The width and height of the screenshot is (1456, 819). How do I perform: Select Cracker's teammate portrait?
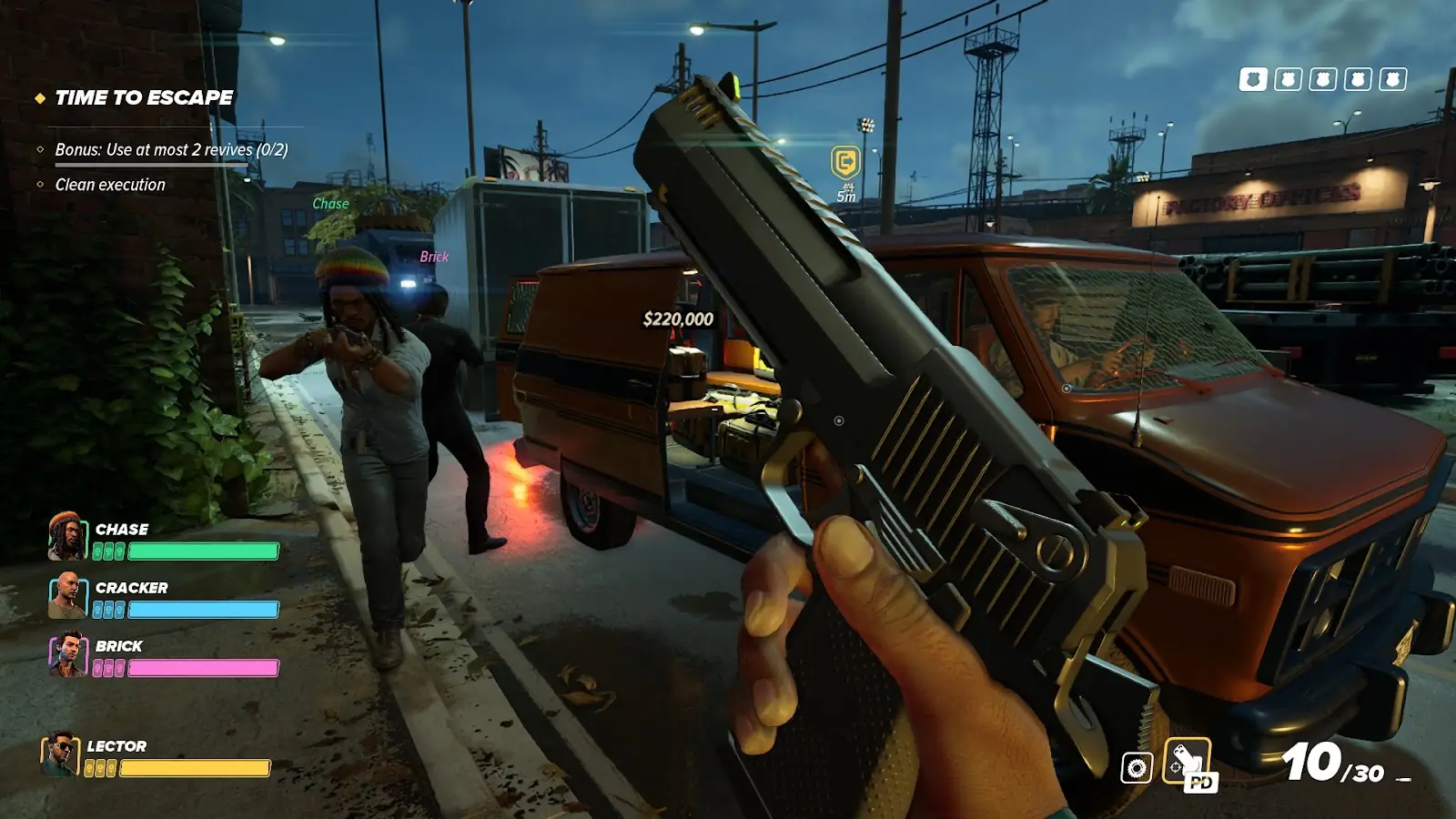67,595
